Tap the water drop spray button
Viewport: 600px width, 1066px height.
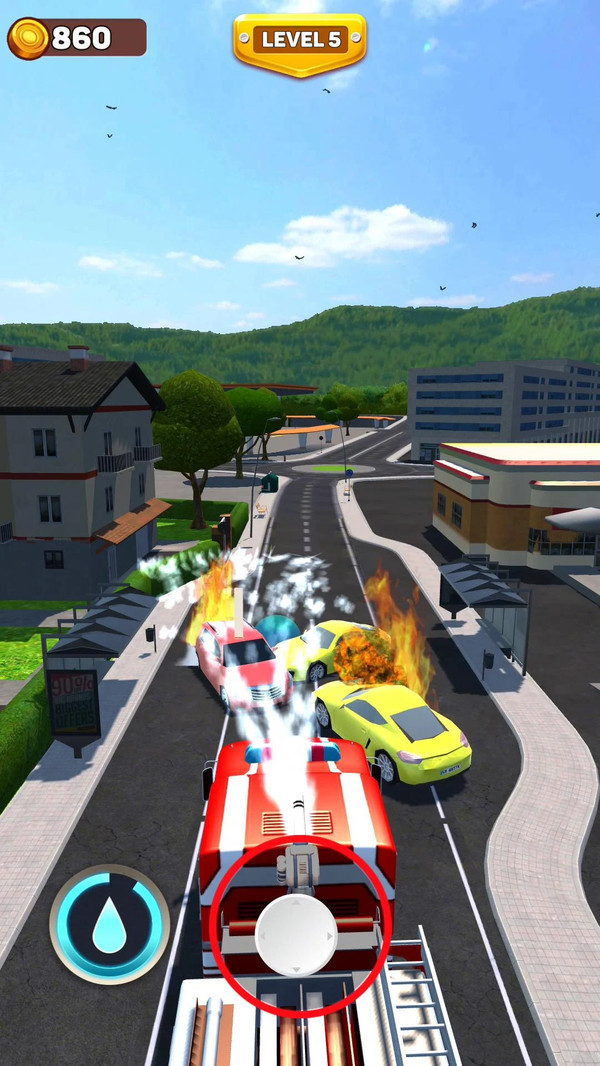(109, 924)
